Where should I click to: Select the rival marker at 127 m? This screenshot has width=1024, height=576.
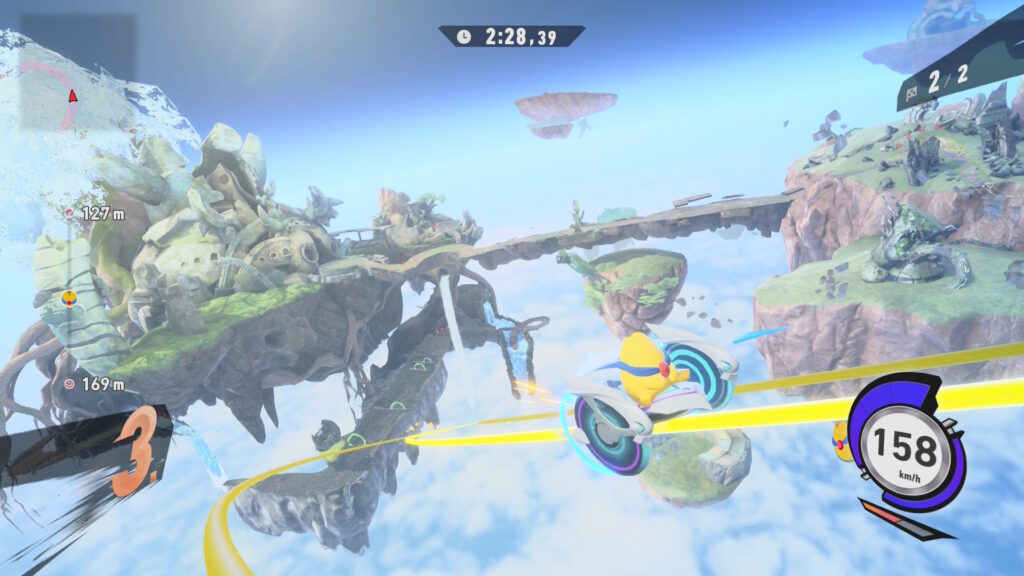(x=69, y=213)
